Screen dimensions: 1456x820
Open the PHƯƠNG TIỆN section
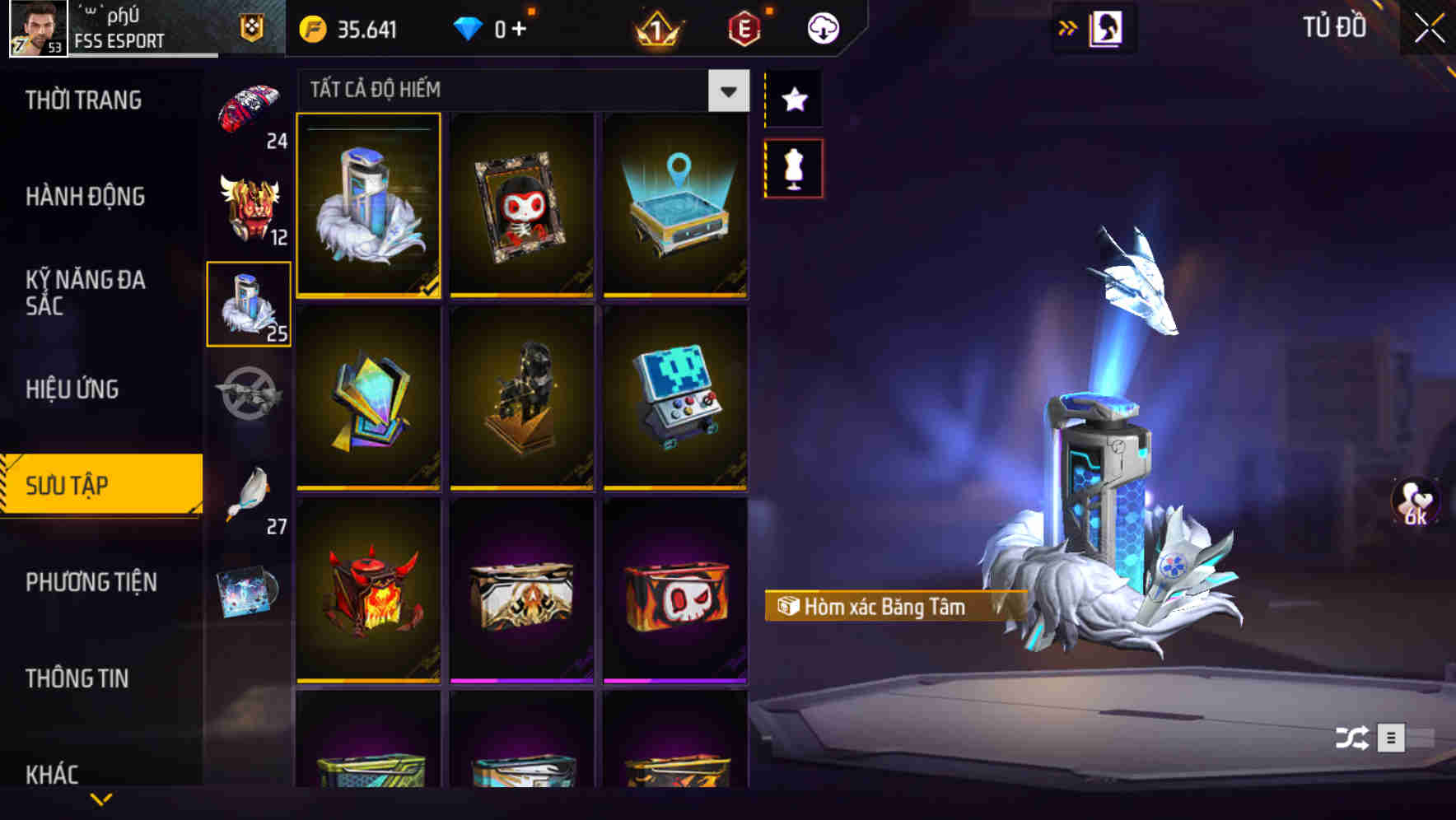tap(91, 582)
